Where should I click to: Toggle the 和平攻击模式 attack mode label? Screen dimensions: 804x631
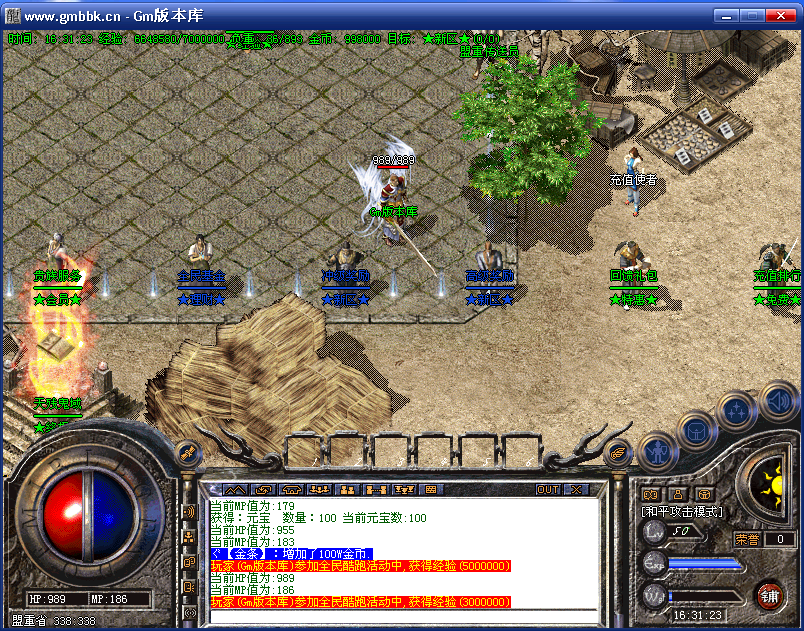click(x=681, y=512)
